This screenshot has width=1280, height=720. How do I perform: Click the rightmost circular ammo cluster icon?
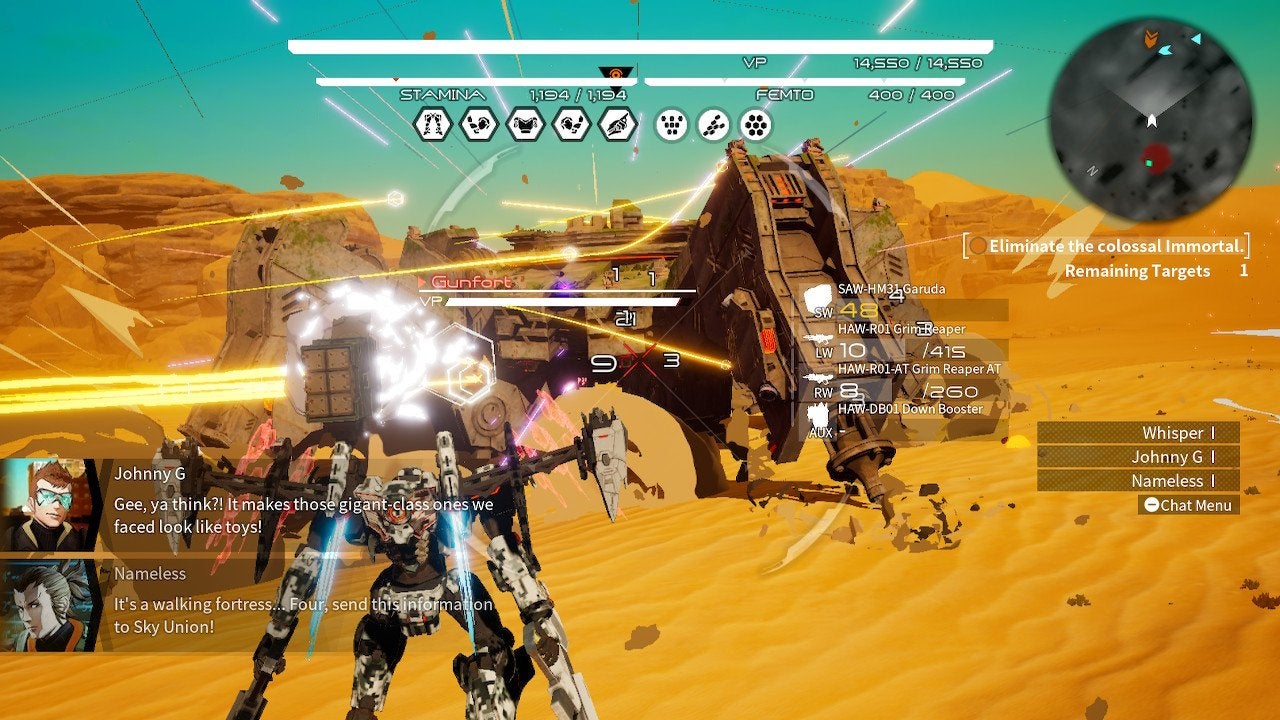point(755,124)
